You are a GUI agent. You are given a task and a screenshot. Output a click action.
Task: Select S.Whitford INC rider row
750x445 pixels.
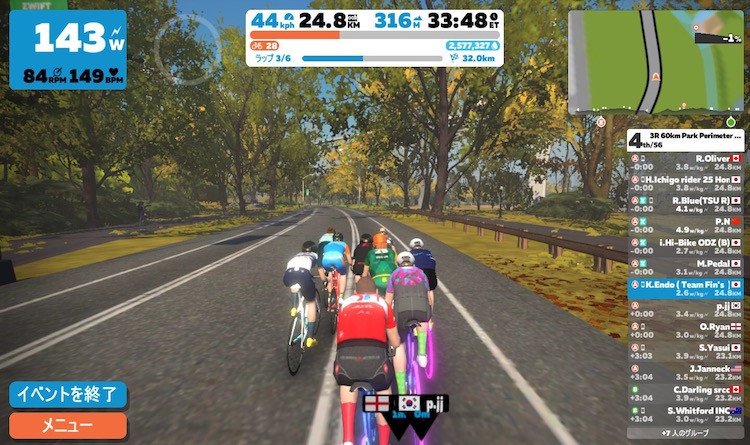pyautogui.click(x=687, y=415)
